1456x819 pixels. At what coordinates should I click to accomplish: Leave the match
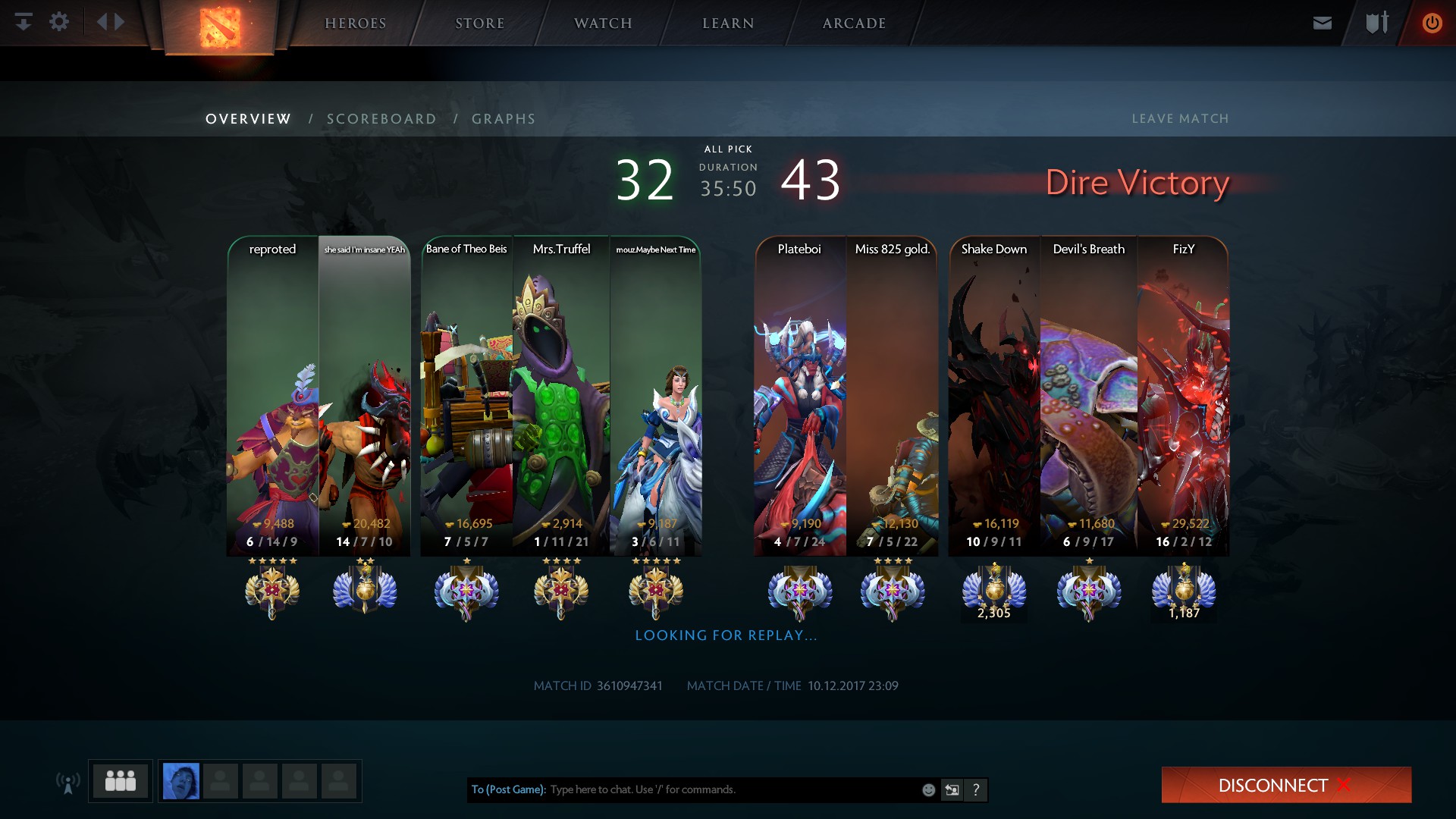[x=1180, y=119]
